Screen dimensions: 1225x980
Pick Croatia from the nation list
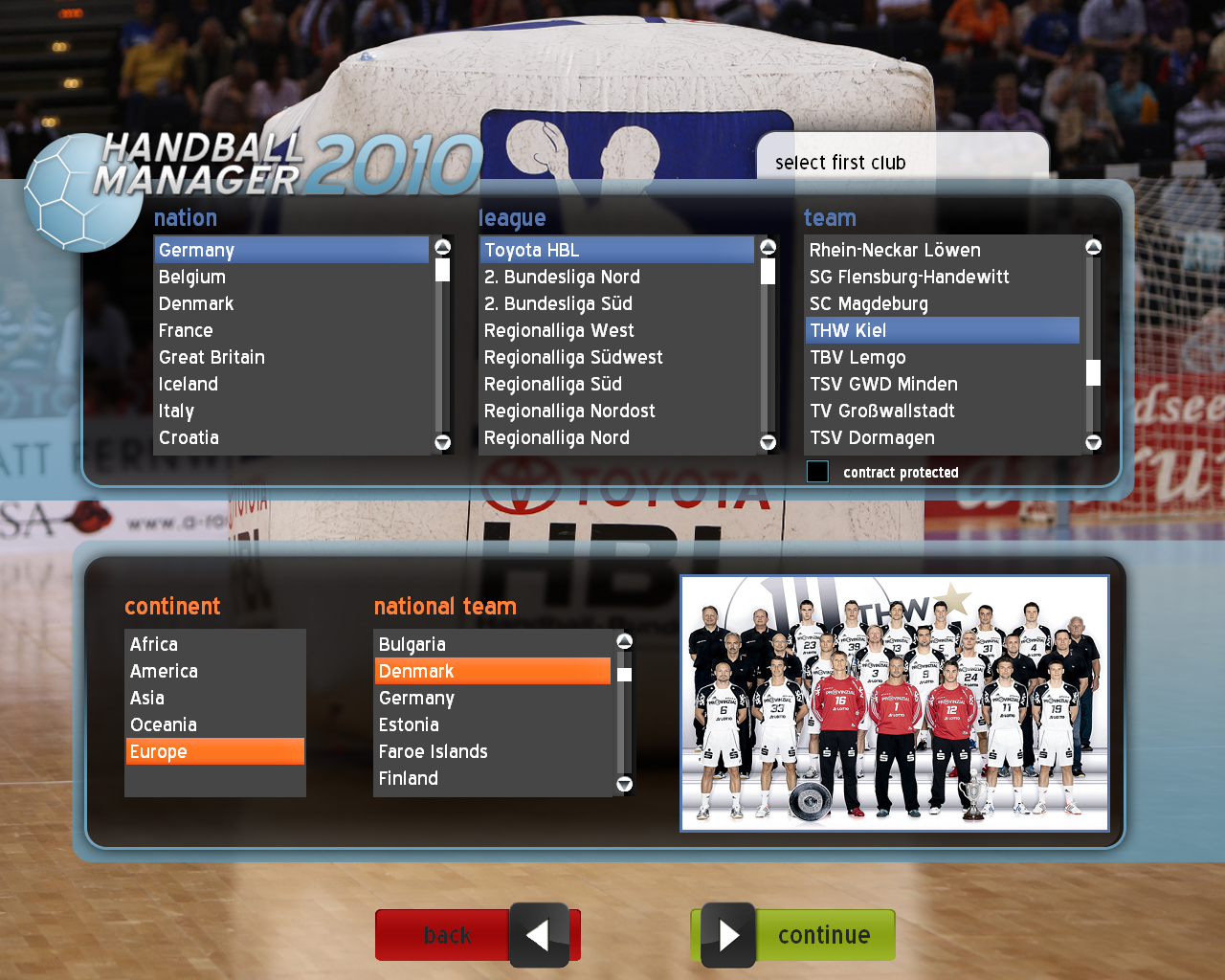click(189, 438)
